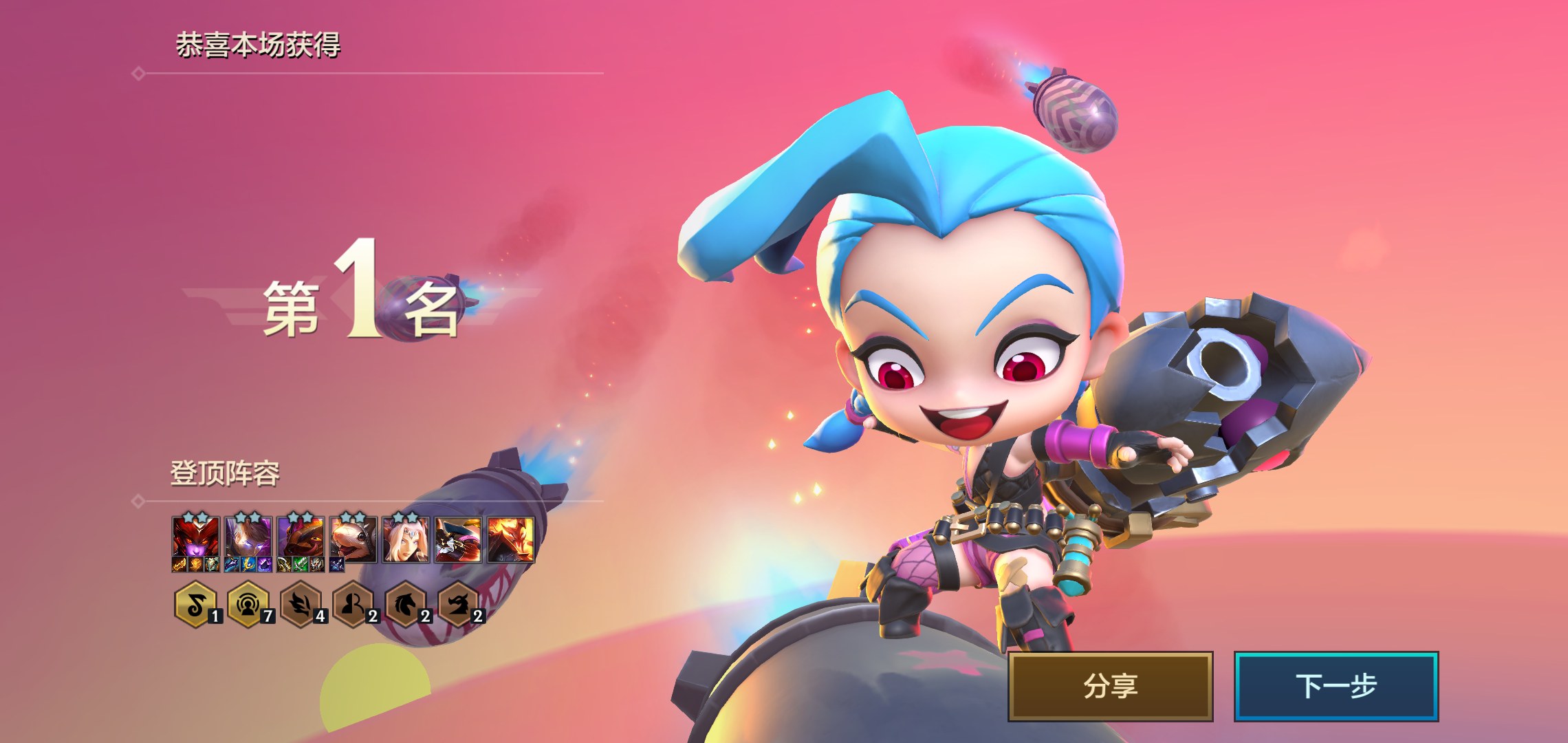View the twin silhouettes trait badge

click(353, 605)
